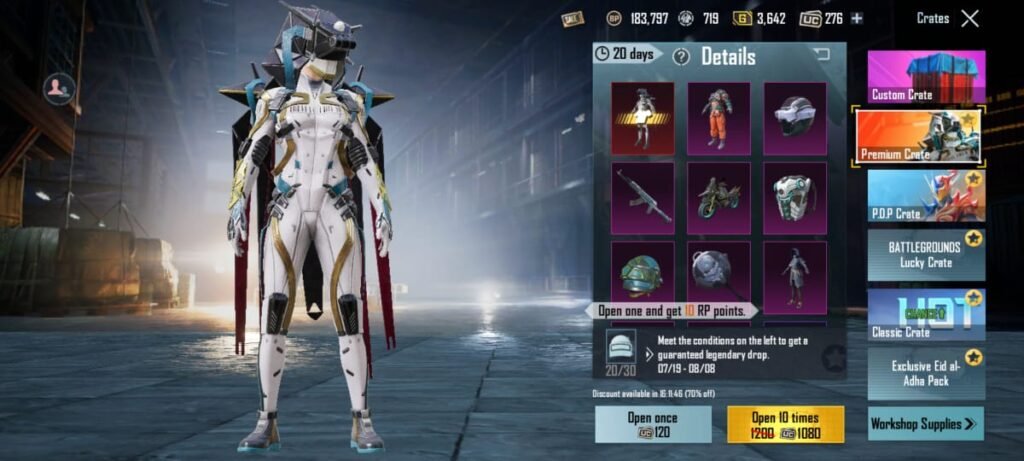The height and width of the screenshot is (461, 1024).
Task: Preview the orange jumpsuit outfit reward
Action: click(718, 118)
